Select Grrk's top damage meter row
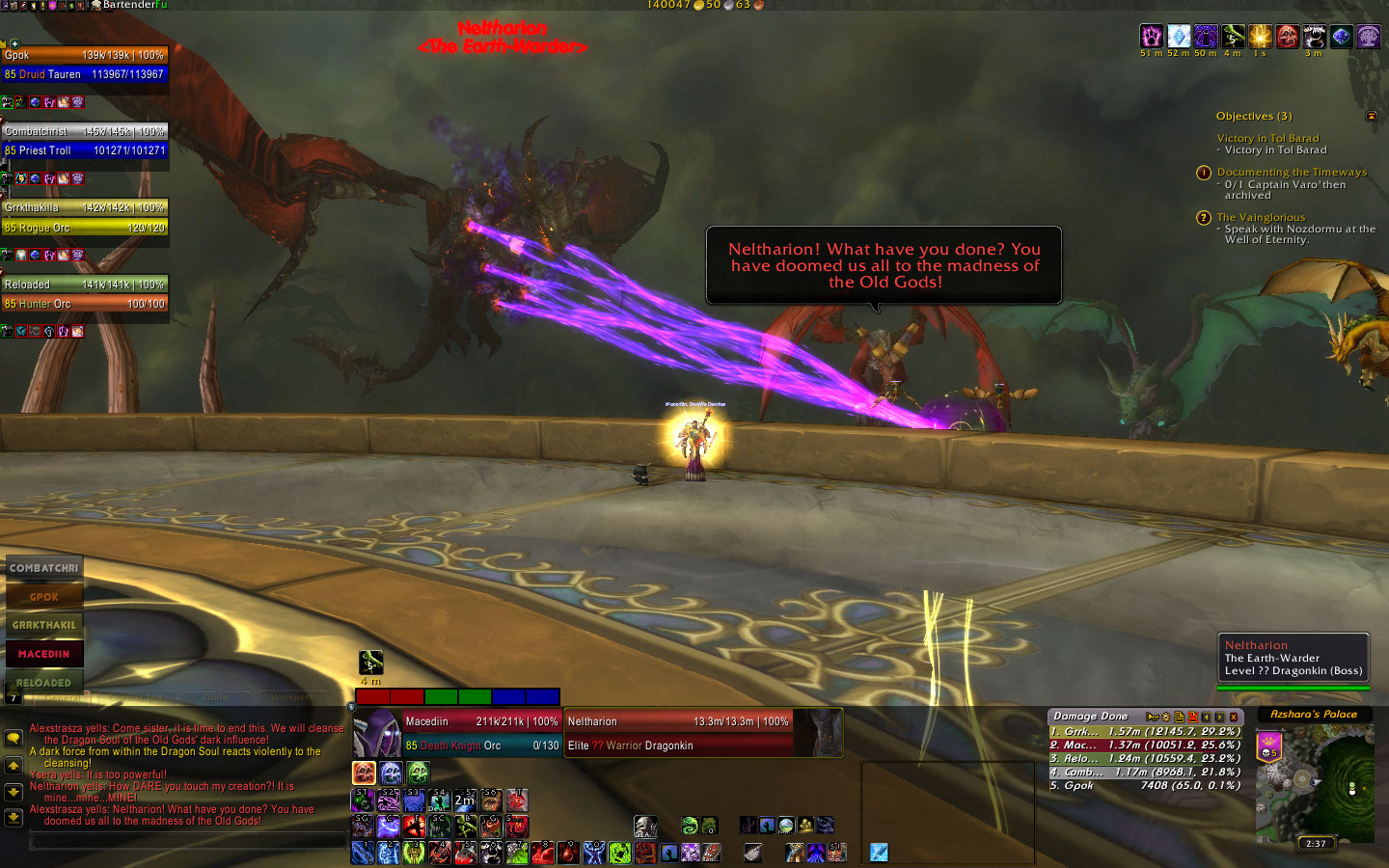Screen dimensions: 1389x868 coord(1144,732)
